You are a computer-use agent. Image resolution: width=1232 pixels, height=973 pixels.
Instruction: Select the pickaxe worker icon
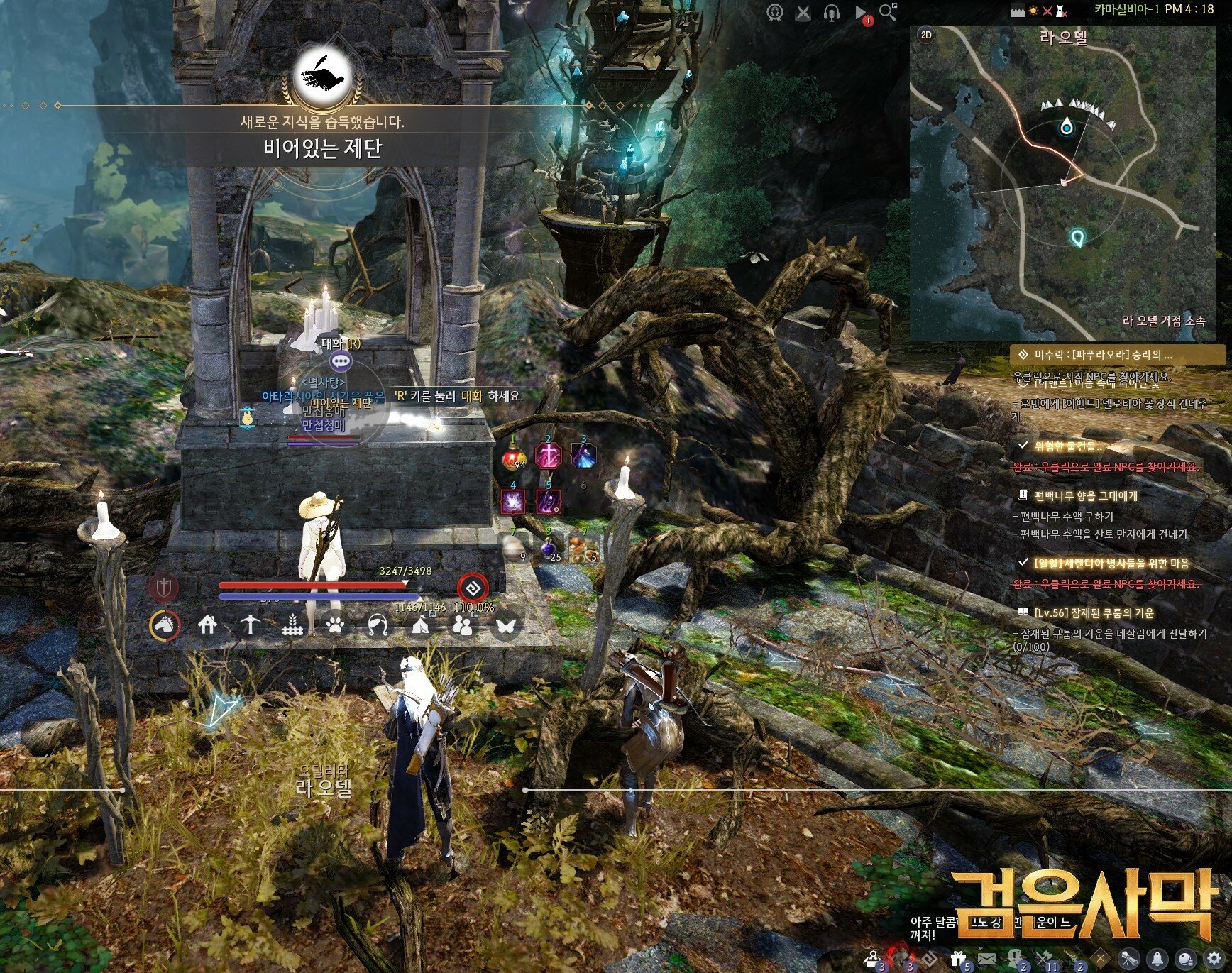tap(250, 625)
